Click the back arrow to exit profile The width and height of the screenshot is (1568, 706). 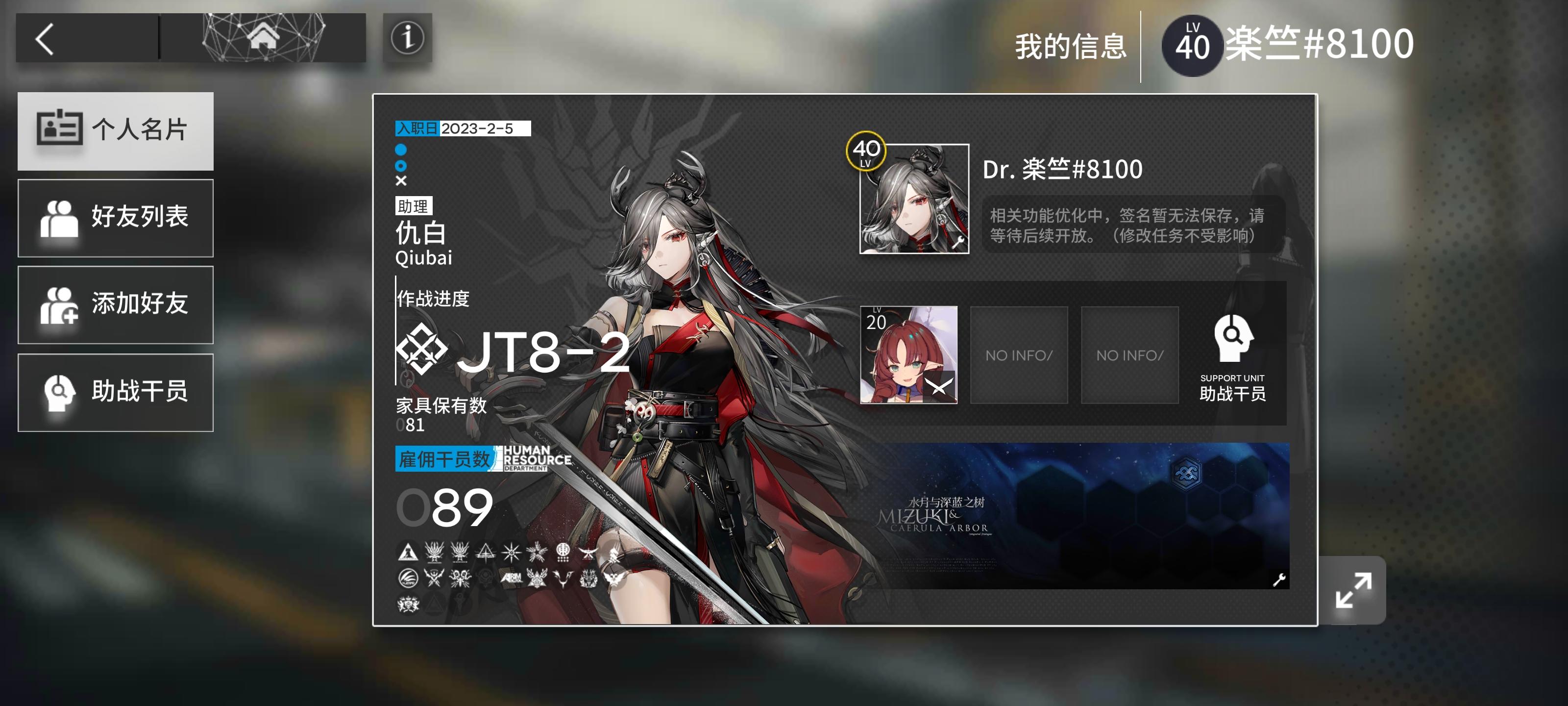click(46, 38)
